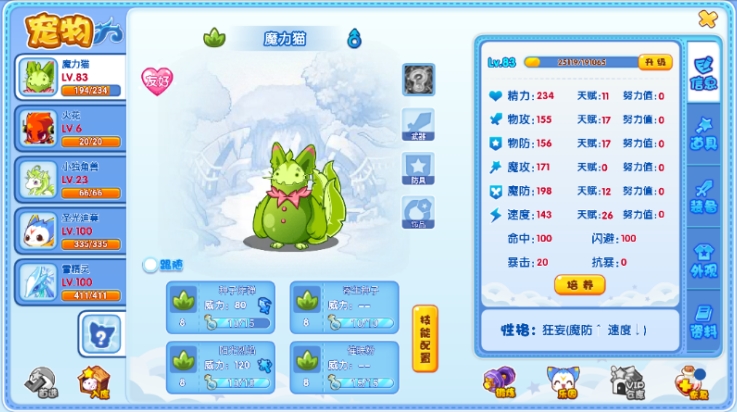Viewport: 737px width, 412px height.
Task: Choose the LV.23 小独角兽 pet
Action: click(68, 179)
